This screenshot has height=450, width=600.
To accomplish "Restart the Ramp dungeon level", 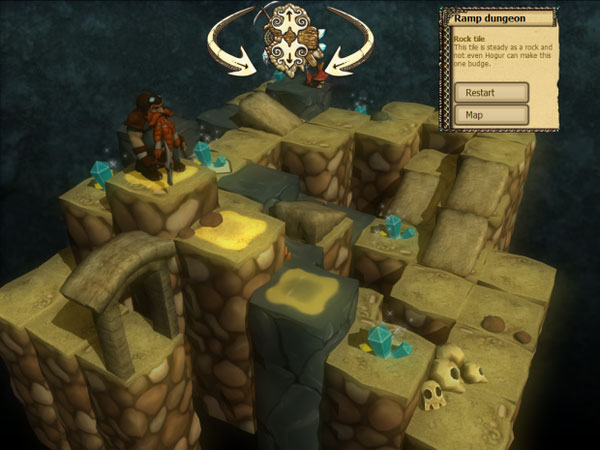I will click(491, 92).
